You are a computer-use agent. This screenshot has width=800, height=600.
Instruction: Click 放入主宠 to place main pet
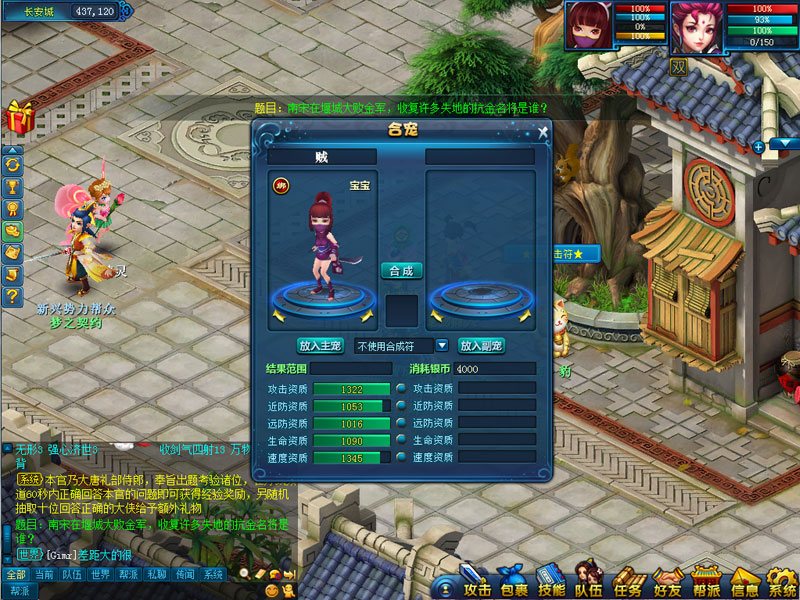coord(320,345)
